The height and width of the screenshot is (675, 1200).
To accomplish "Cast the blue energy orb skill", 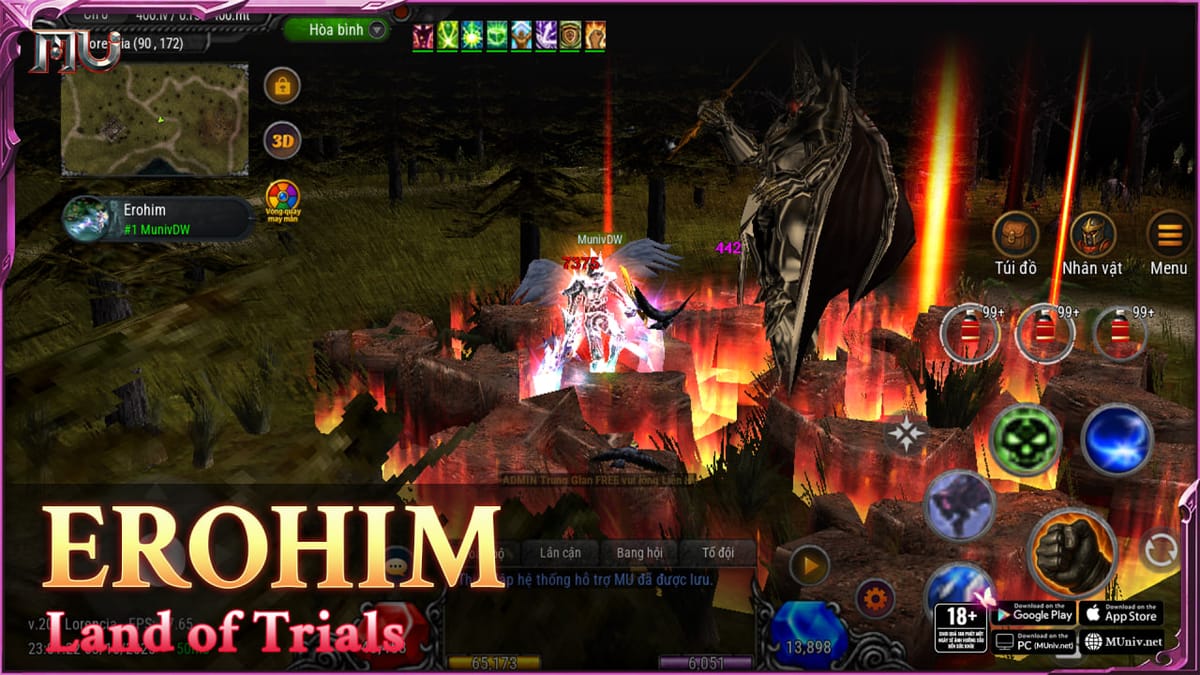I will click(1116, 439).
